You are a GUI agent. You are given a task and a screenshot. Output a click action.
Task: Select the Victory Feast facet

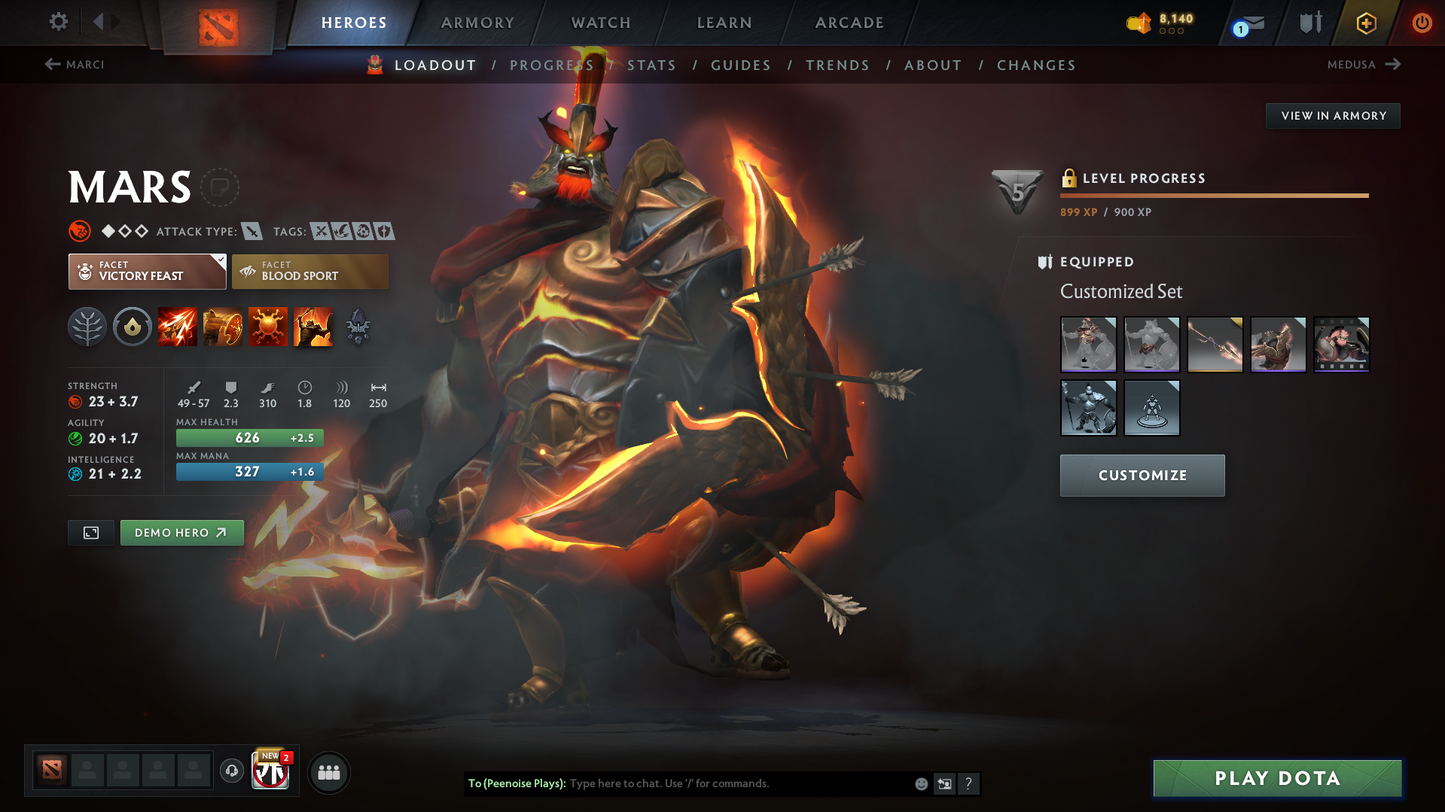146,271
